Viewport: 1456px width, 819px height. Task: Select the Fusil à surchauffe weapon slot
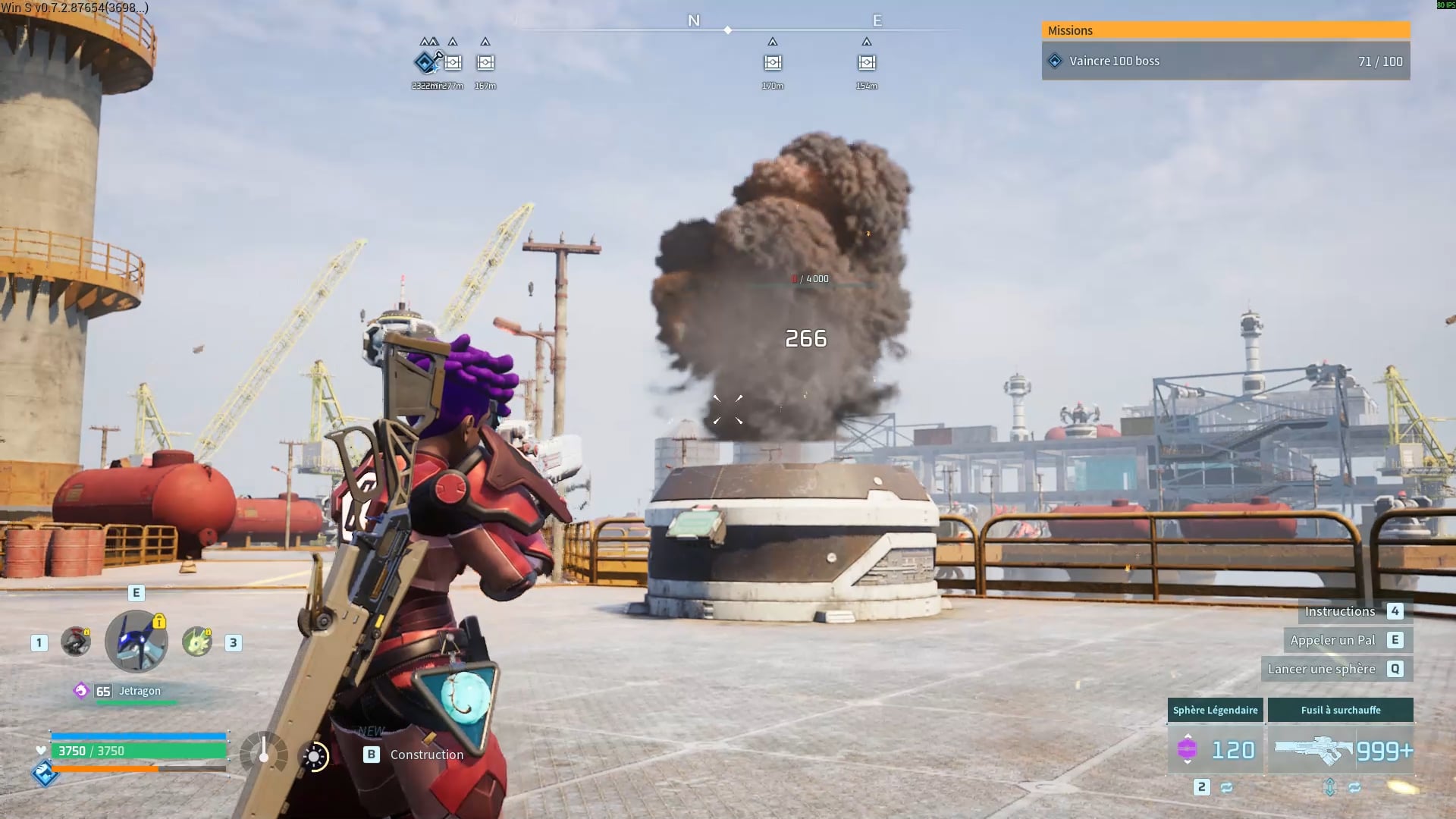1340,749
